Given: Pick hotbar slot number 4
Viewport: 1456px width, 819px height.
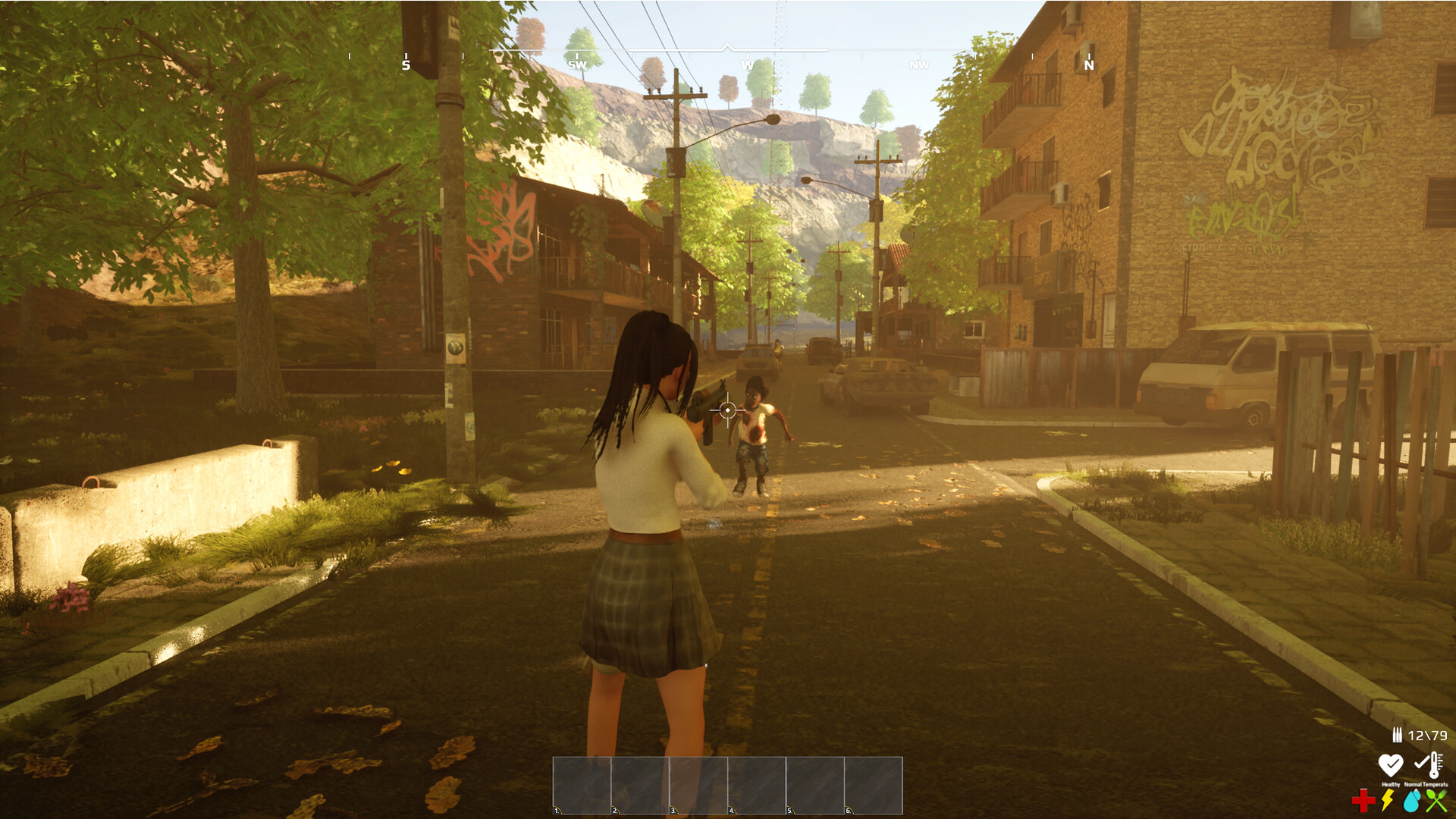Looking at the screenshot, I should 757,785.
